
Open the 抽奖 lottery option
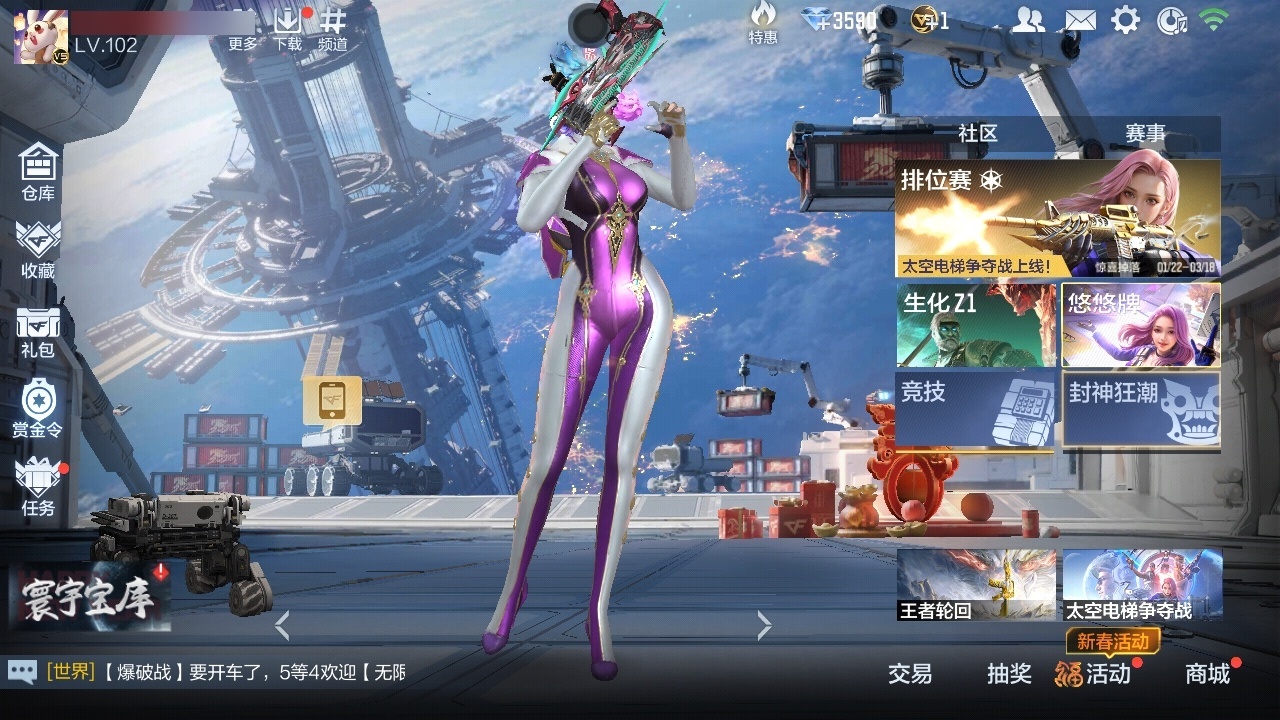(x=1010, y=675)
